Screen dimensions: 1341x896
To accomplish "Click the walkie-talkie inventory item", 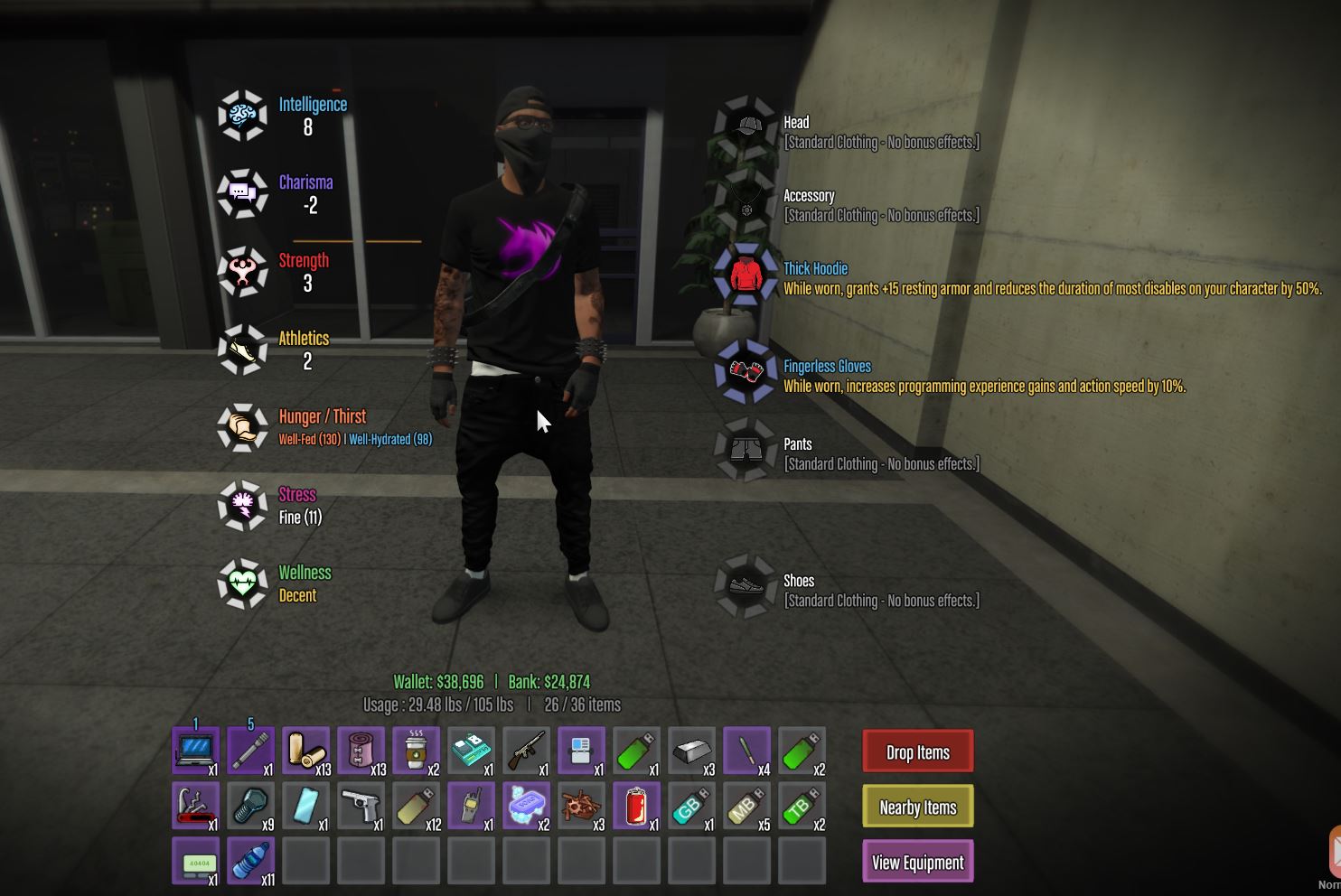I will (471, 806).
